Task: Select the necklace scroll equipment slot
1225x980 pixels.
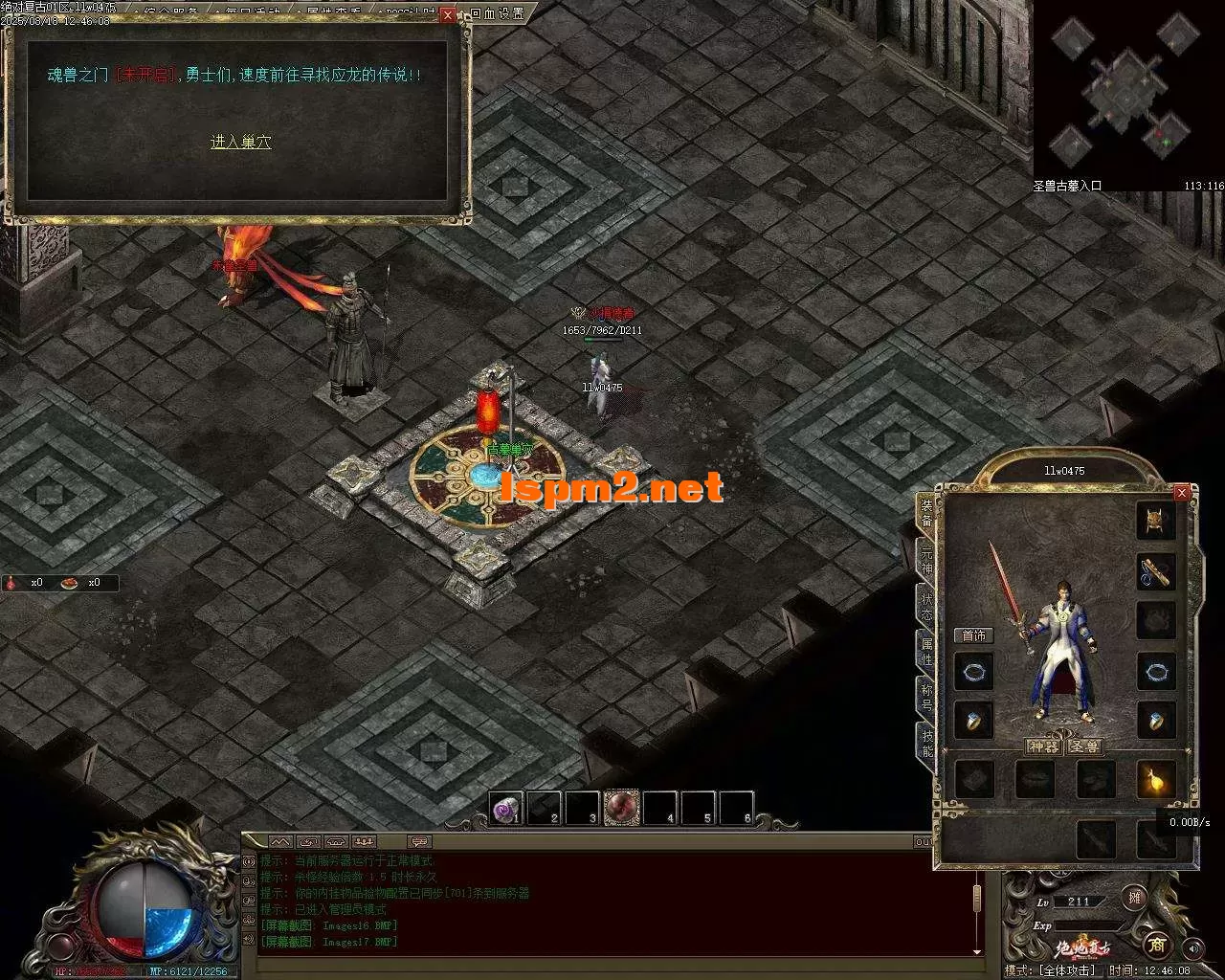Action: click(x=1156, y=571)
